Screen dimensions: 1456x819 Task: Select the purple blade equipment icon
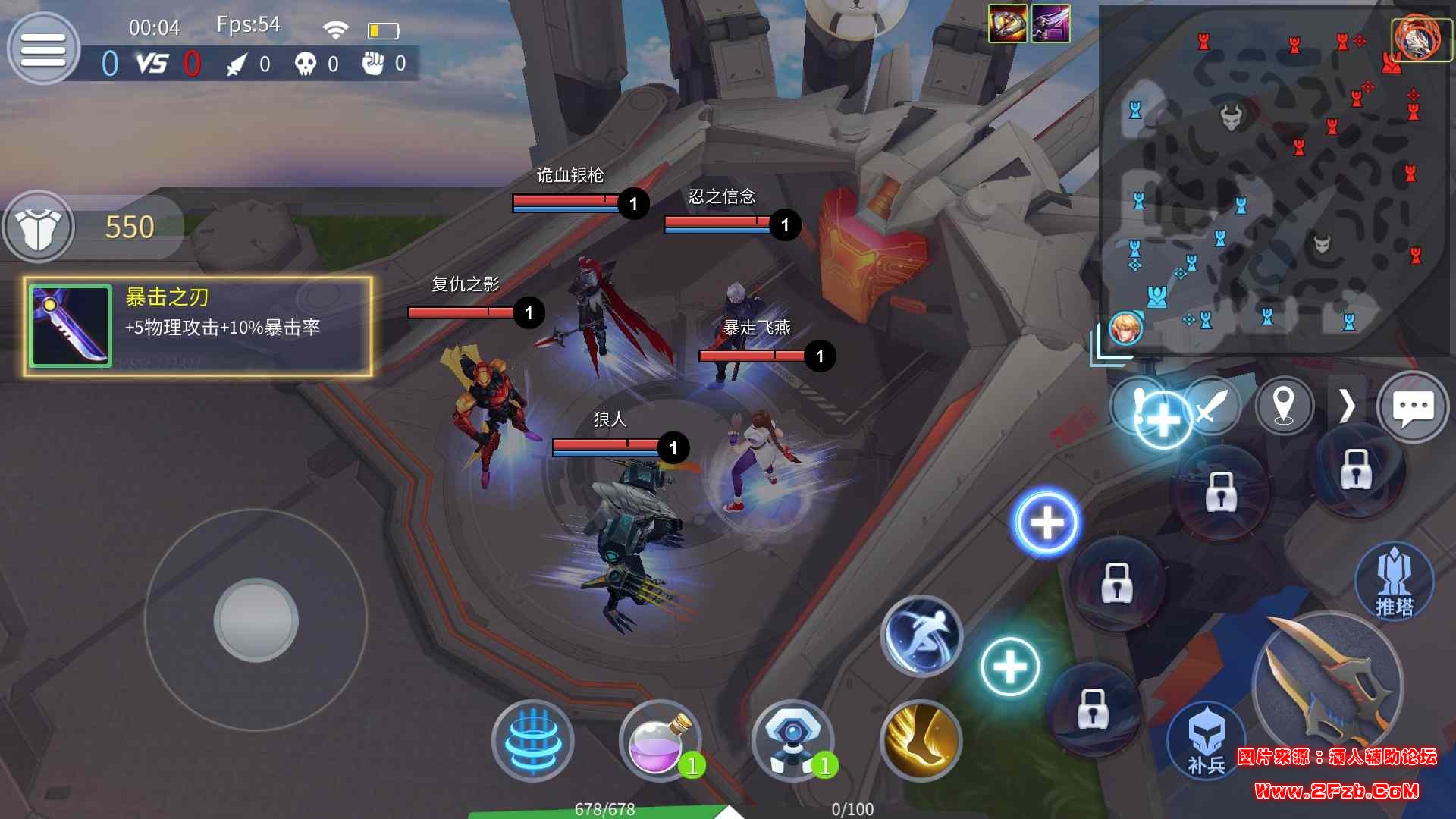[1050, 23]
